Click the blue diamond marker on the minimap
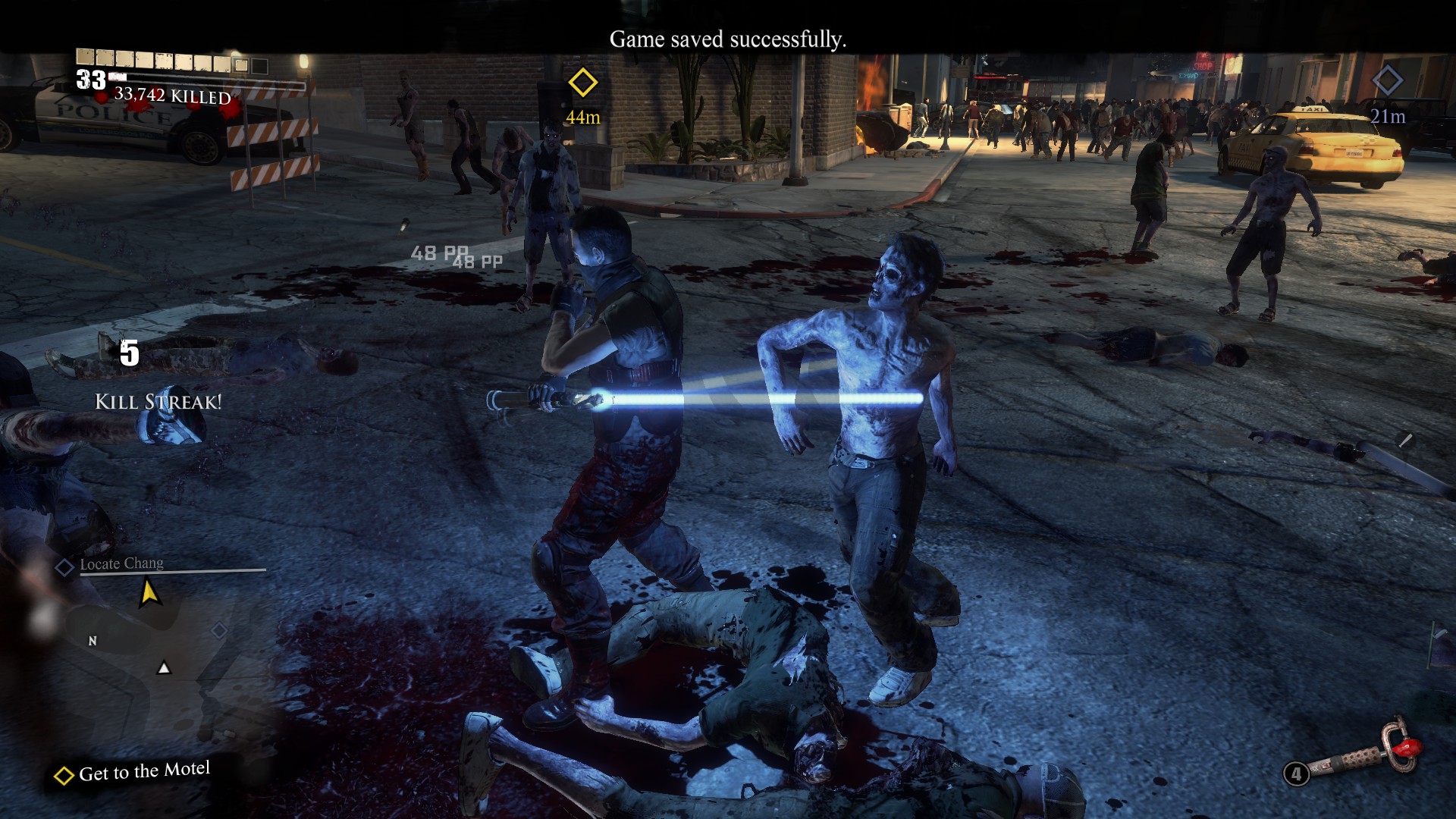The height and width of the screenshot is (819, 1456). click(x=219, y=630)
